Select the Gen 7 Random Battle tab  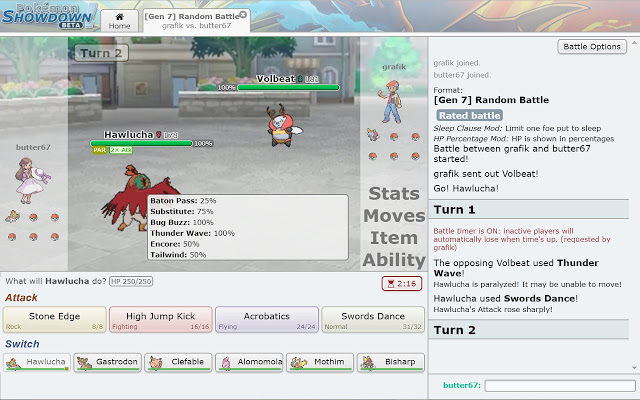pos(193,21)
